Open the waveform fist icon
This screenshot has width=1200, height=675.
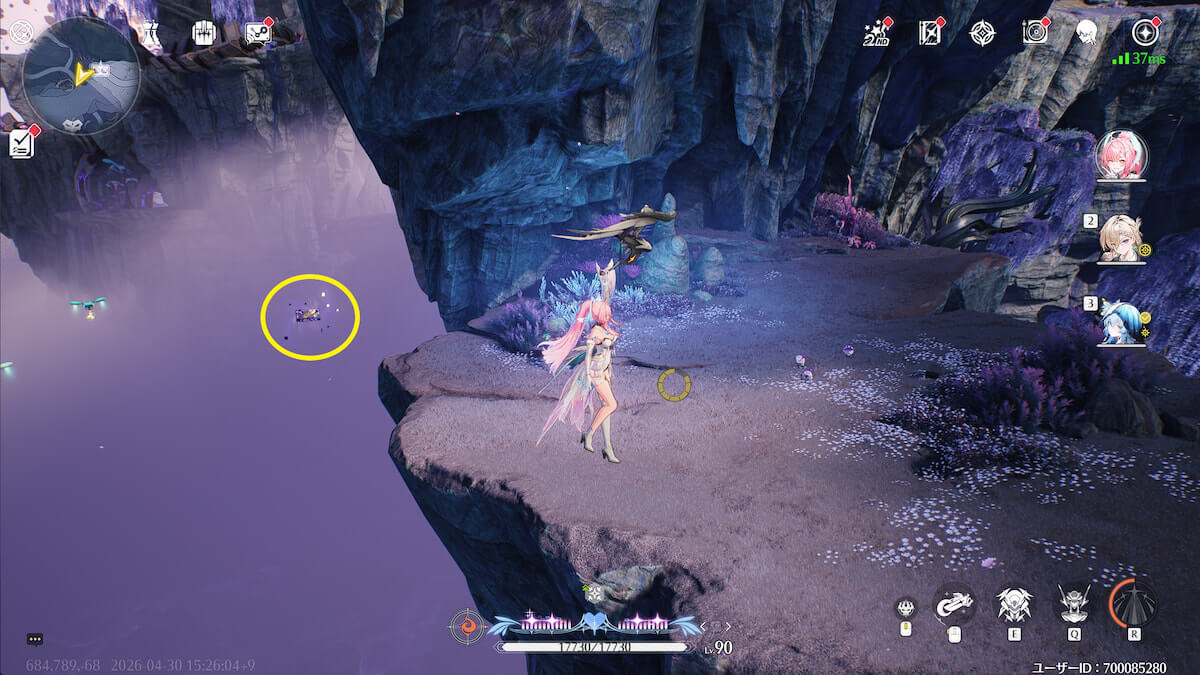click(x=205, y=33)
